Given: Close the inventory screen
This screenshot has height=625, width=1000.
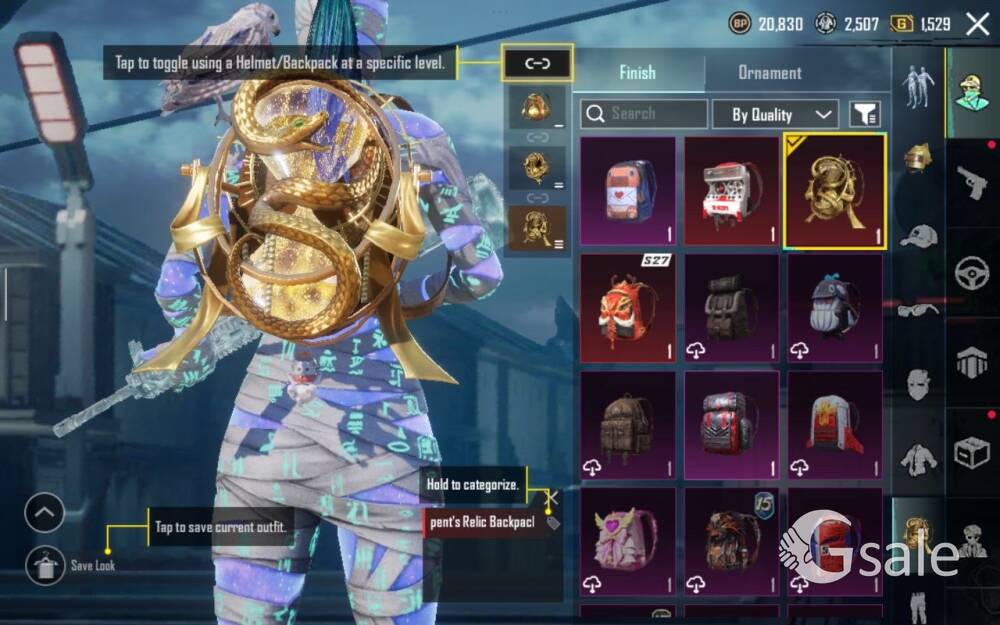Looking at the screenshot, I should [x=977, y=24].
